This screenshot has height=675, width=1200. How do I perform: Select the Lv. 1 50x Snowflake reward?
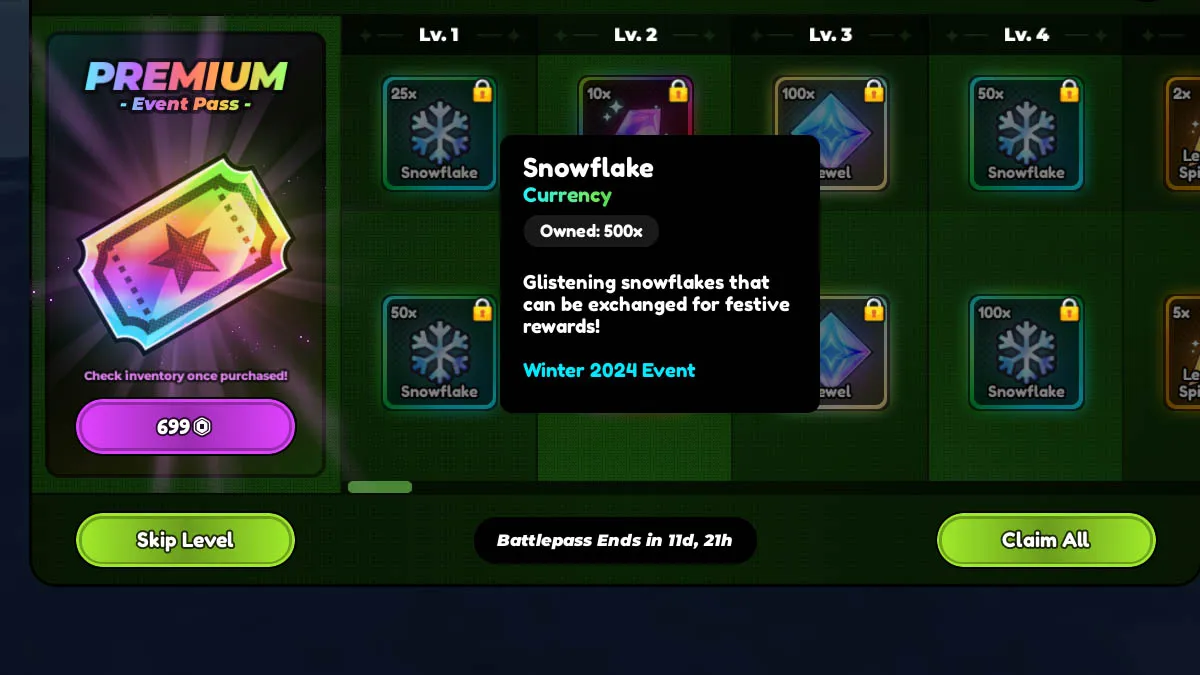pos(439,352)
